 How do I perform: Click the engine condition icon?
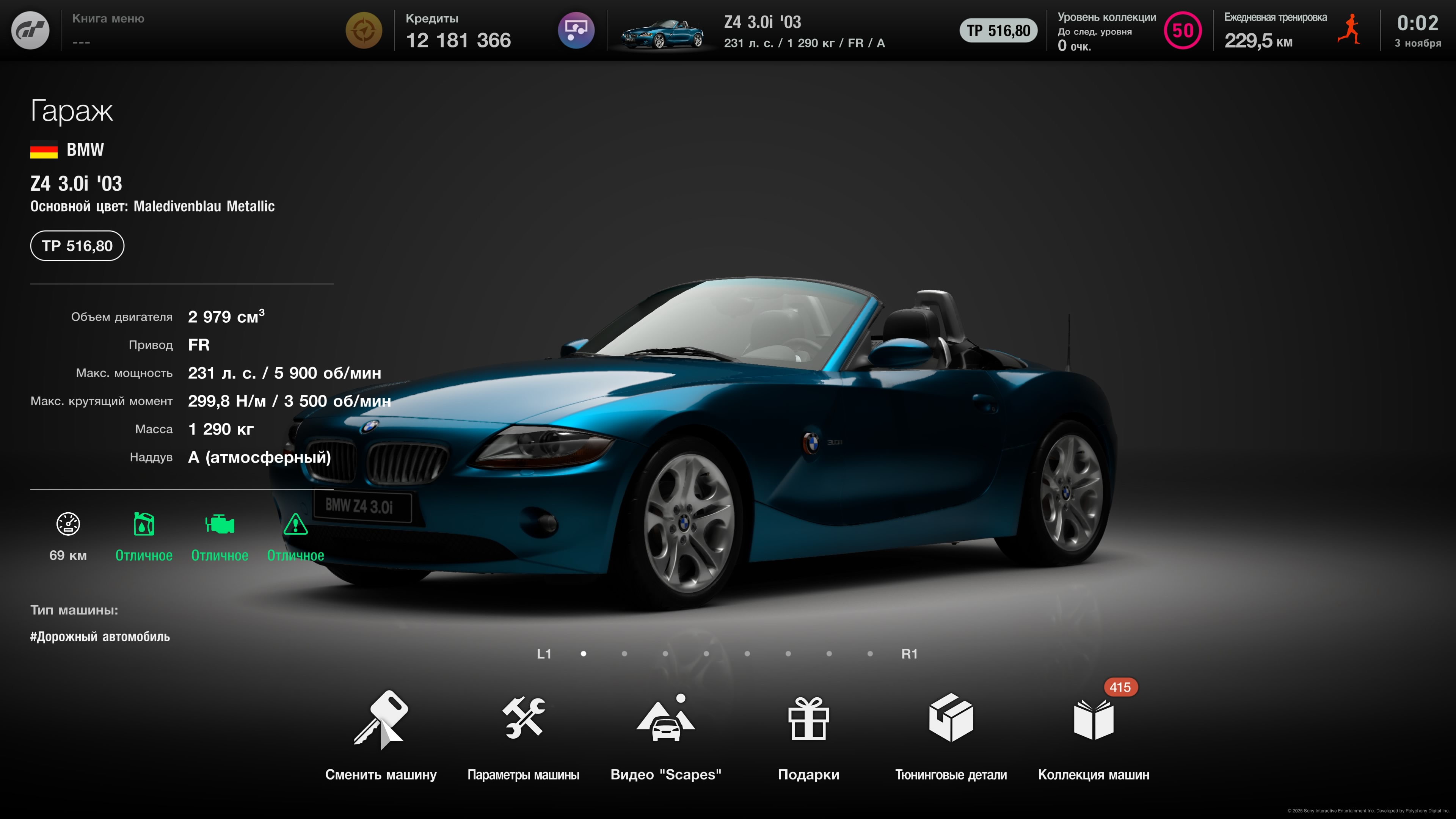pyautogui.click(x=219, y=524)
